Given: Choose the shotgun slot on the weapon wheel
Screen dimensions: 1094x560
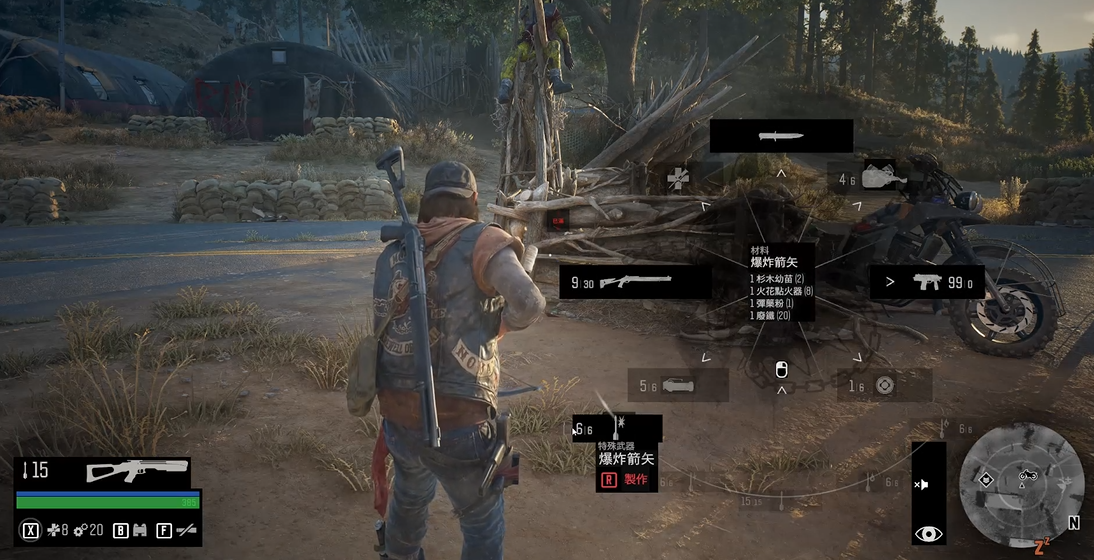Looking at the screenshot, I should pyautogui.click(x=635, y=282).
